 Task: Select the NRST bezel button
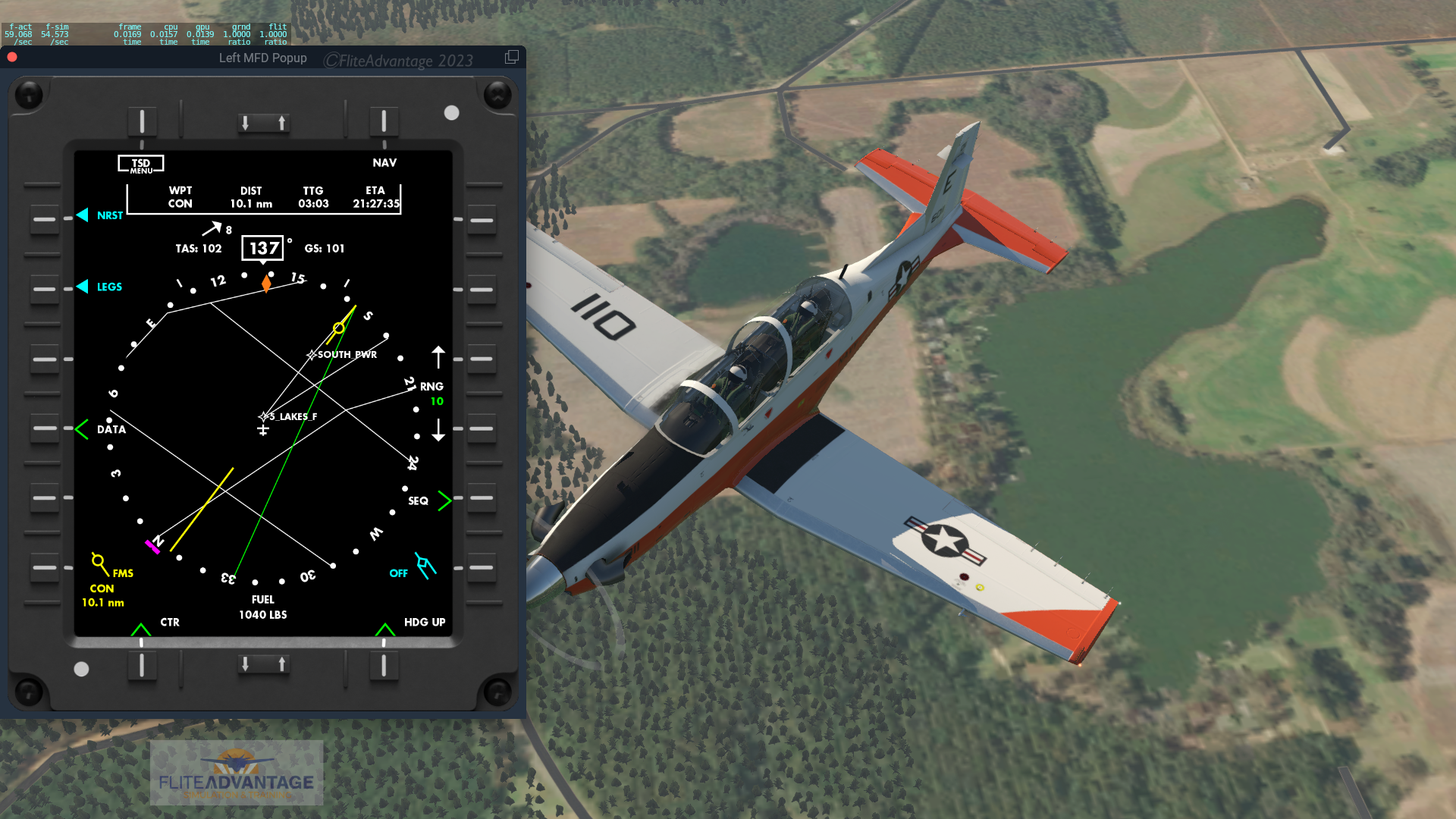coord(45,220)
